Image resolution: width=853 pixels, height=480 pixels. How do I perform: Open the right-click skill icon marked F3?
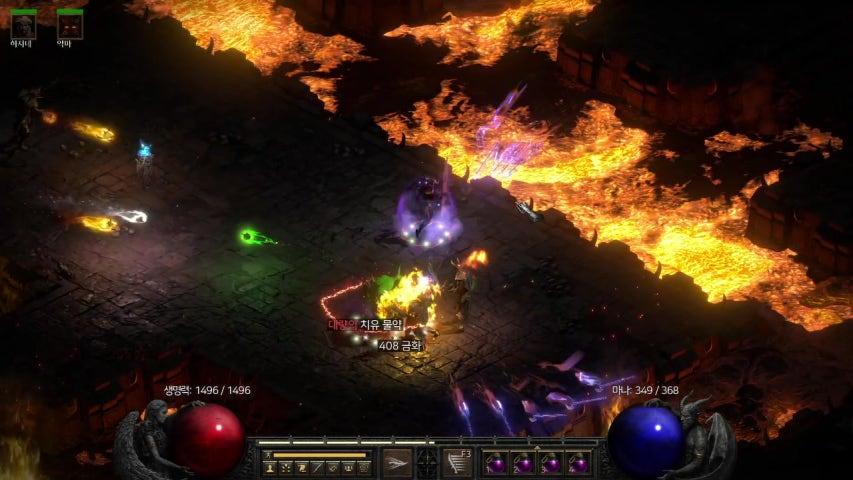tap(456, 462)
